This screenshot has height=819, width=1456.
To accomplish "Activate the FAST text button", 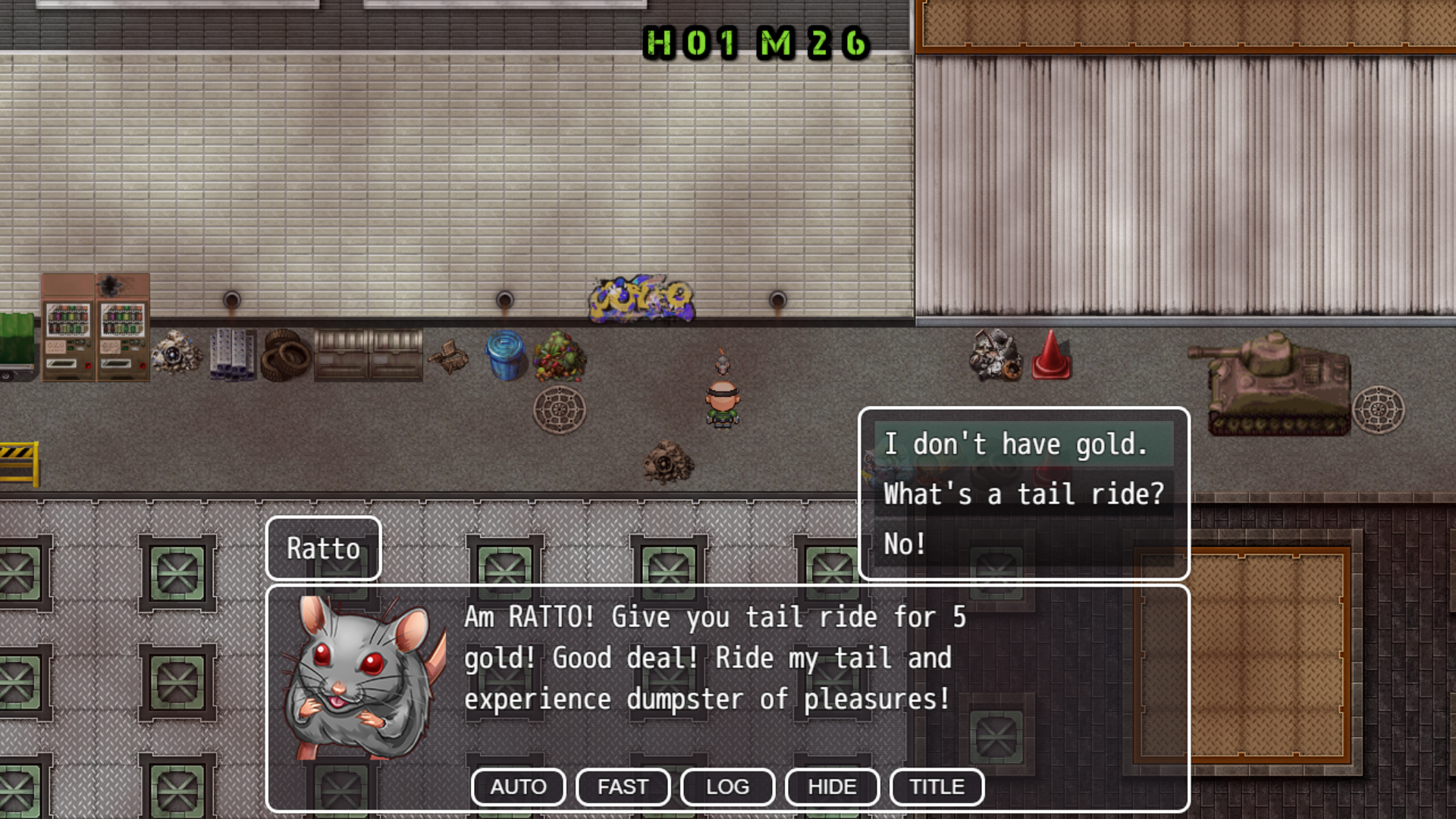I will tap(623, 787).
